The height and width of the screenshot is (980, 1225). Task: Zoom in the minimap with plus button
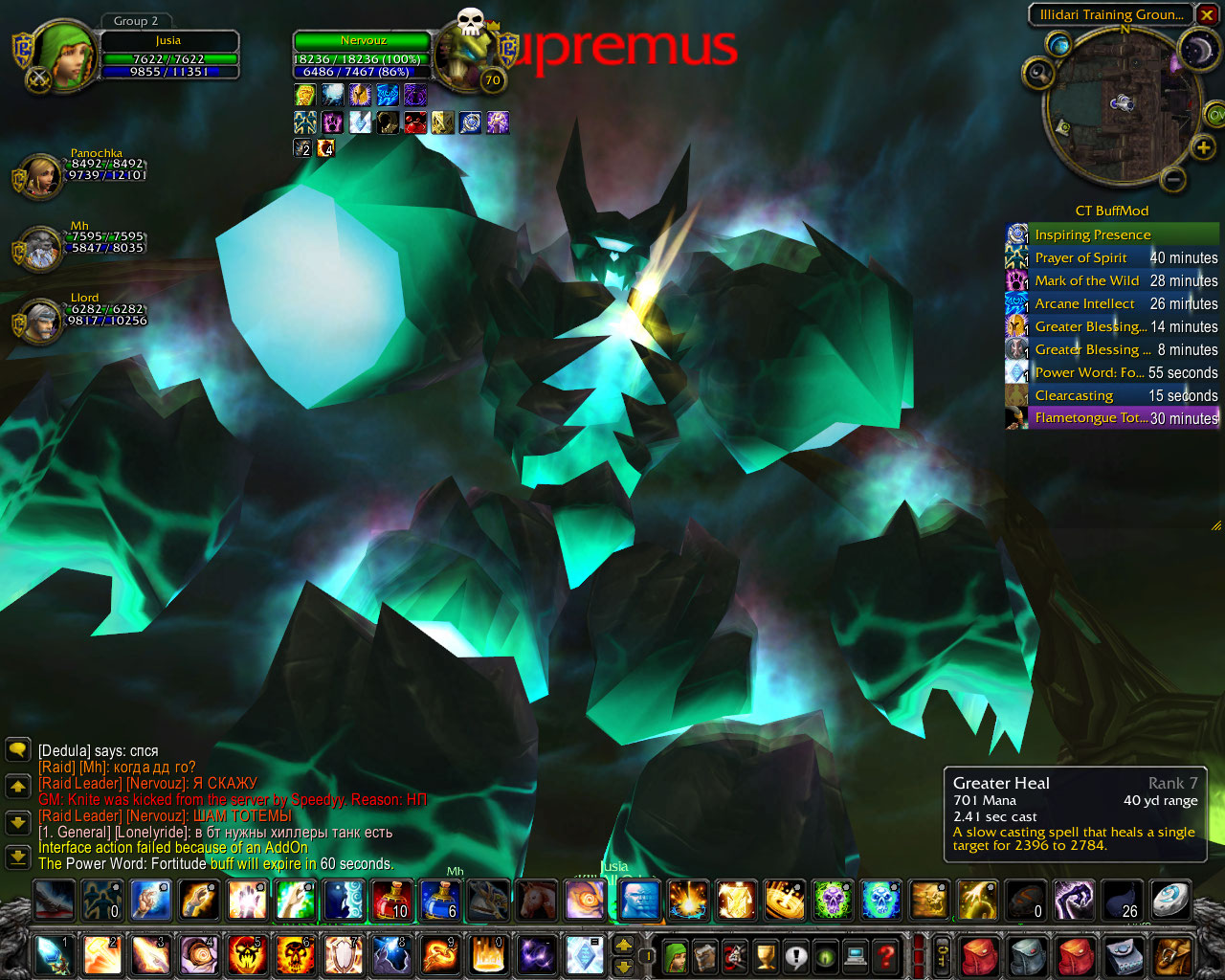click(1202, 147)
